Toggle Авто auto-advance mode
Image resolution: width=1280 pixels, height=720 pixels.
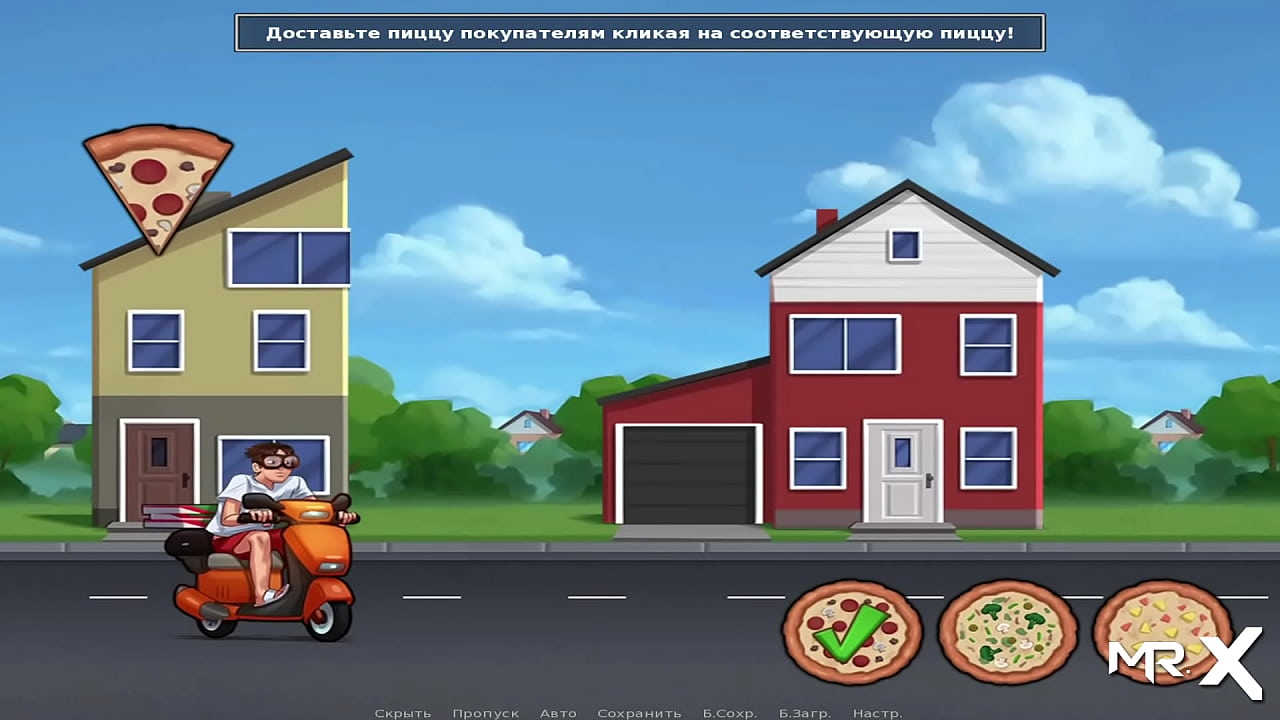pos(558,713)
